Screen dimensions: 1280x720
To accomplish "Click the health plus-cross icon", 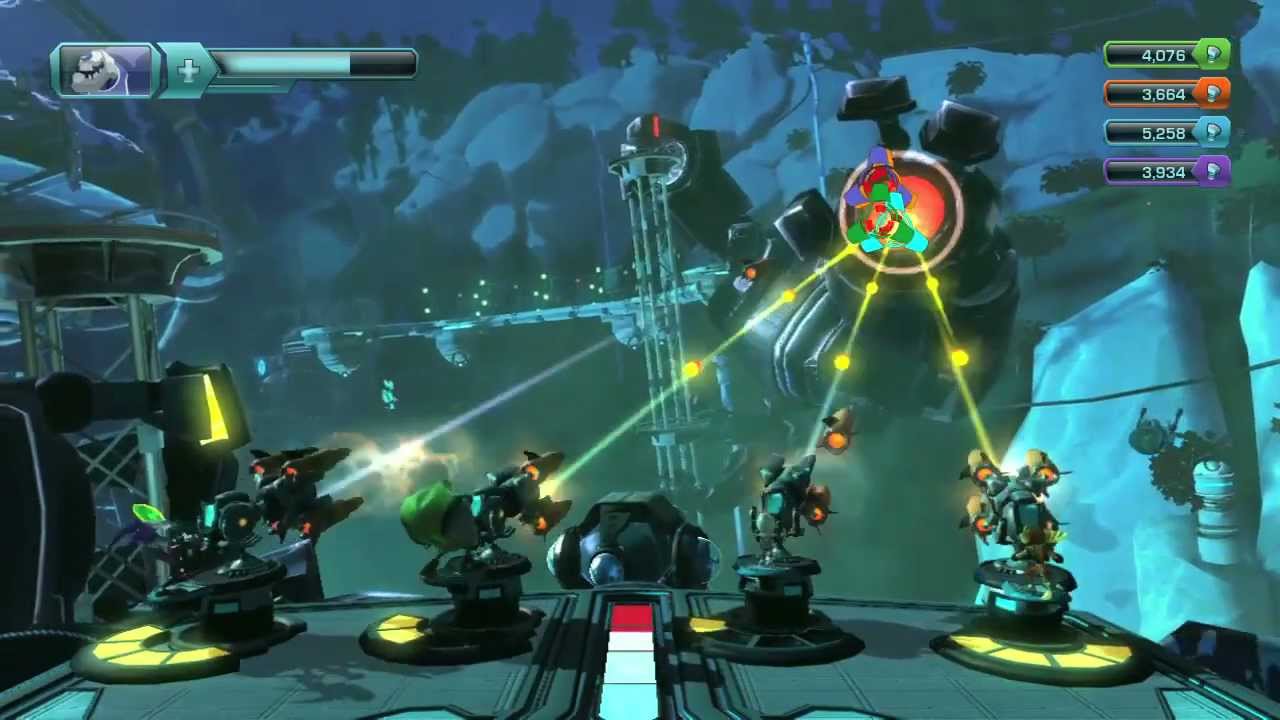I will point(188,68).
